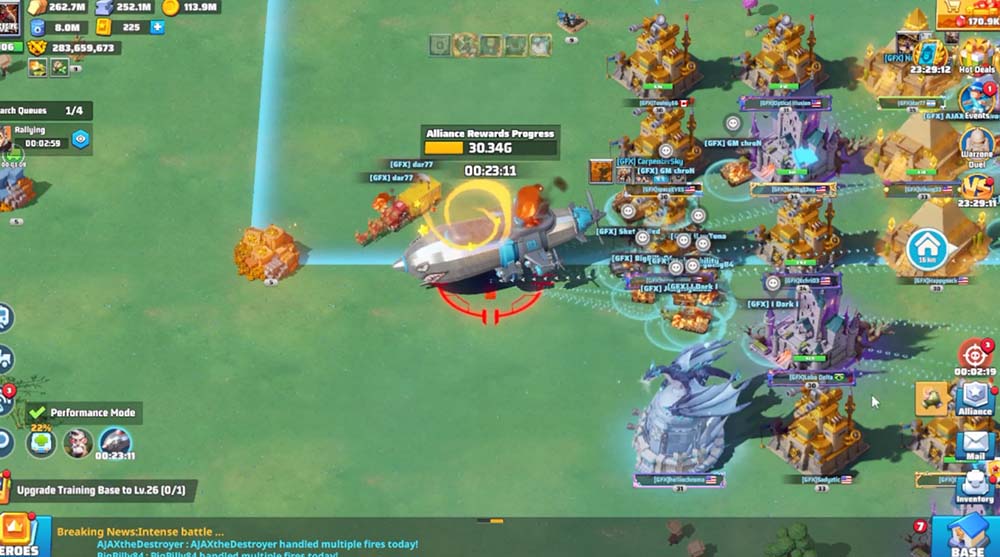
Task: Return to your Base
Action: [967, 537]
